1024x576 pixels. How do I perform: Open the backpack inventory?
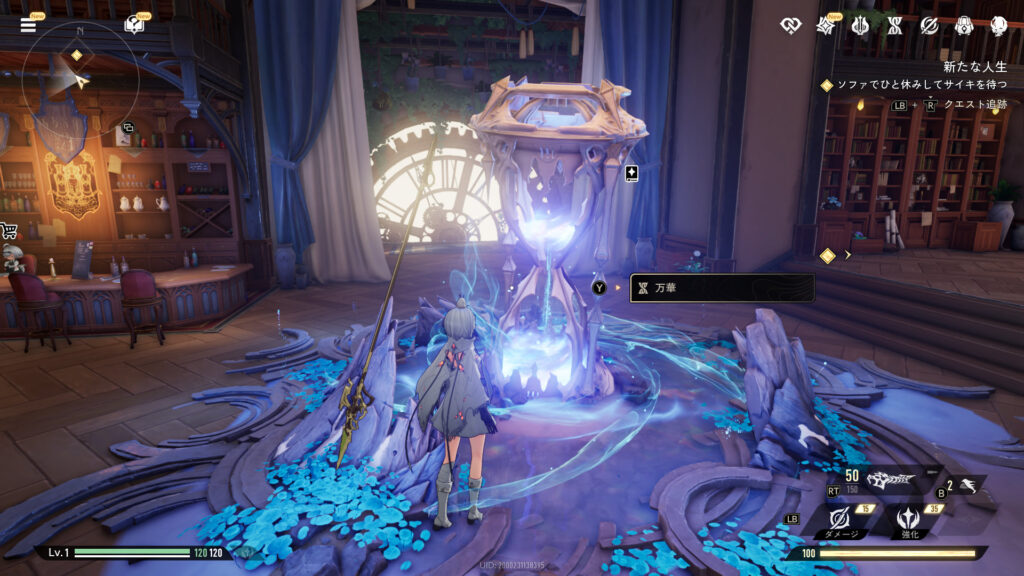point(965,25)
